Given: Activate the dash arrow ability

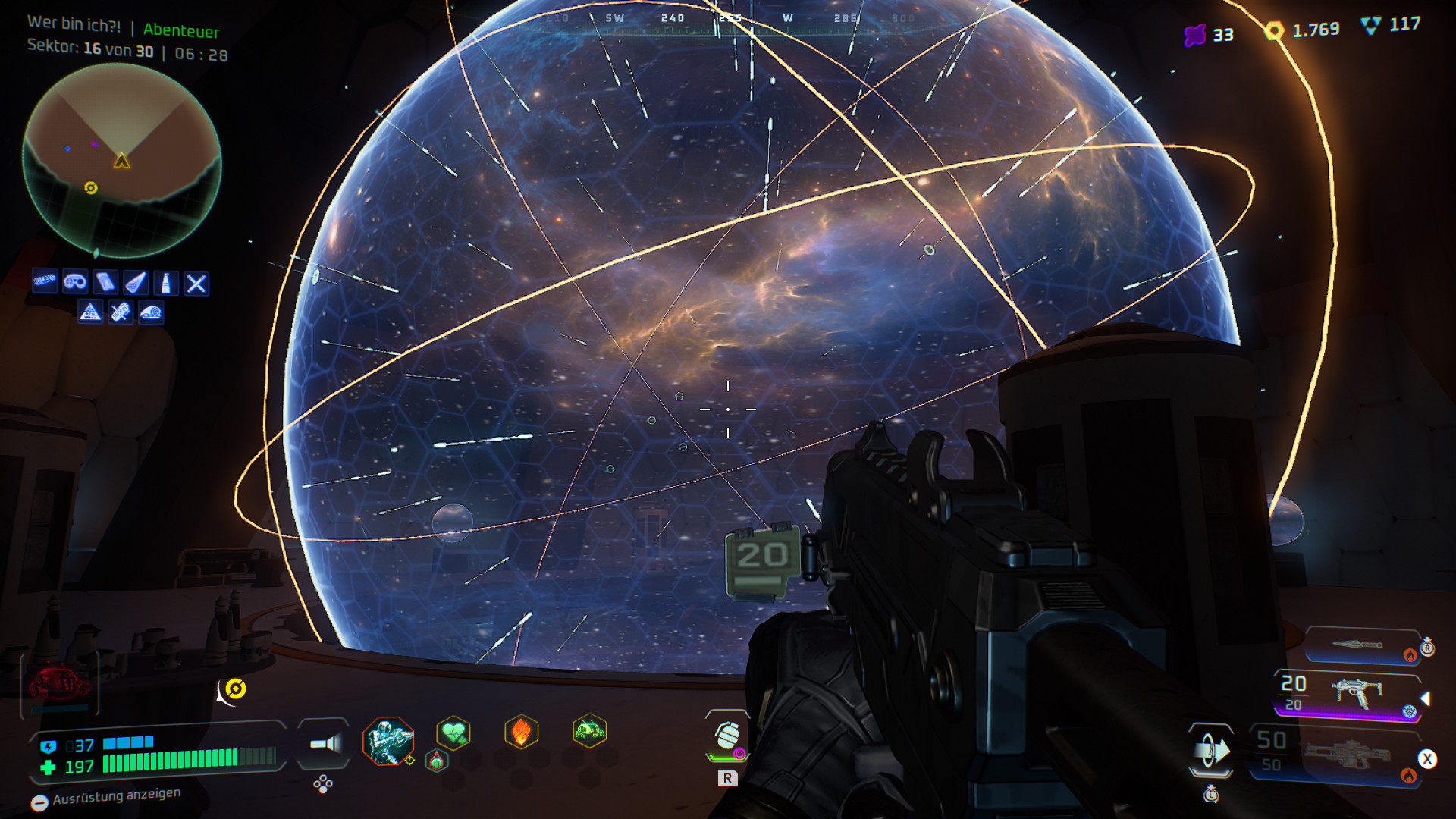Looking at the screenshot, I should 1211,751.
